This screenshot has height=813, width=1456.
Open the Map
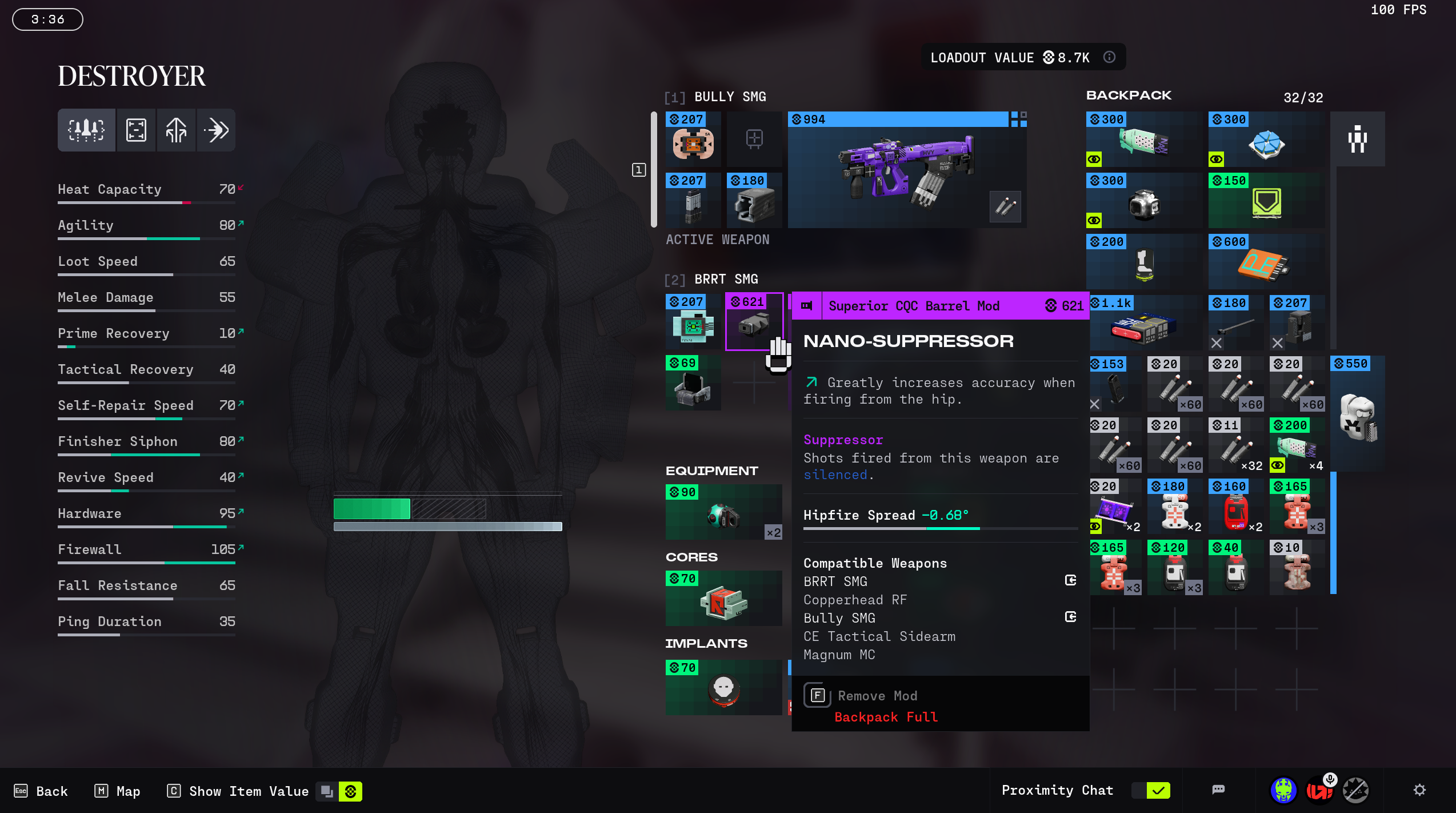point(117,791)
